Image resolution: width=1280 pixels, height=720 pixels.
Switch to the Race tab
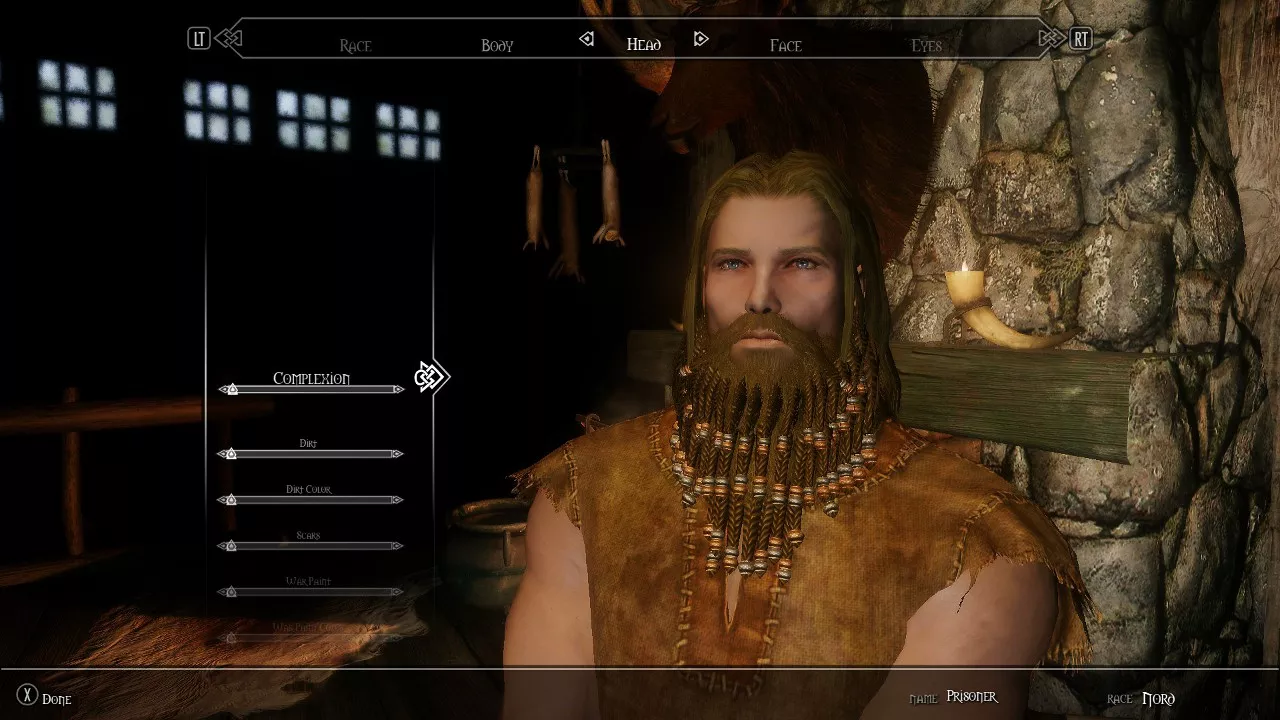click(x=355, y=45)
